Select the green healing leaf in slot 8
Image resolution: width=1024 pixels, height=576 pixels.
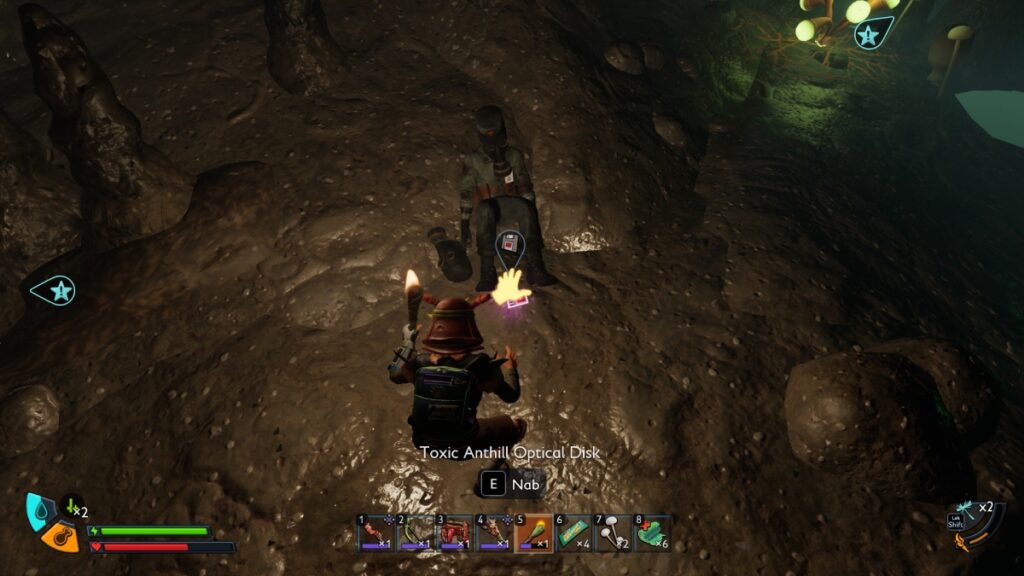tap(652, 534)
